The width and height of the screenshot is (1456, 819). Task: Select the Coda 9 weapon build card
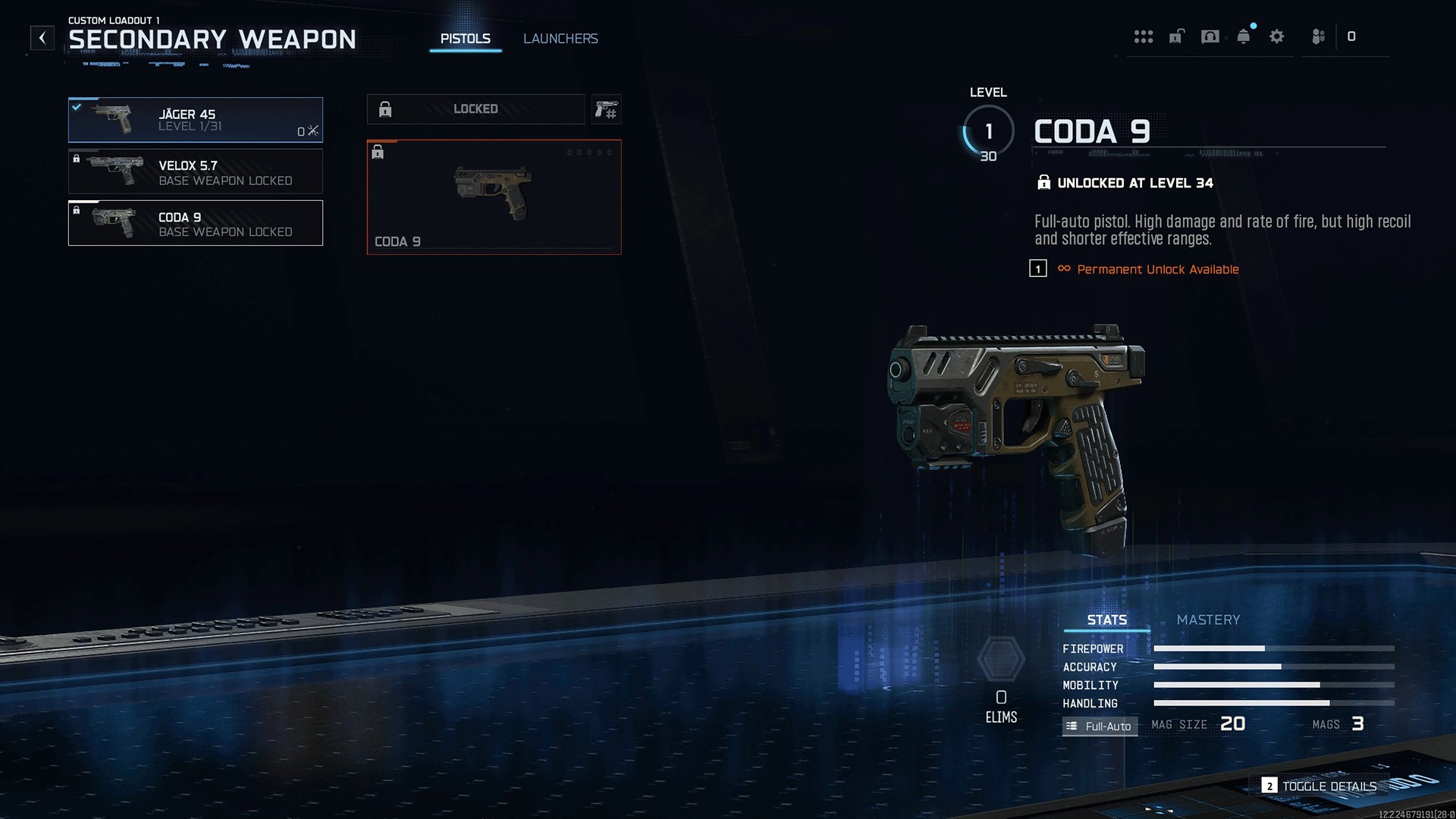tap(494, 197)
